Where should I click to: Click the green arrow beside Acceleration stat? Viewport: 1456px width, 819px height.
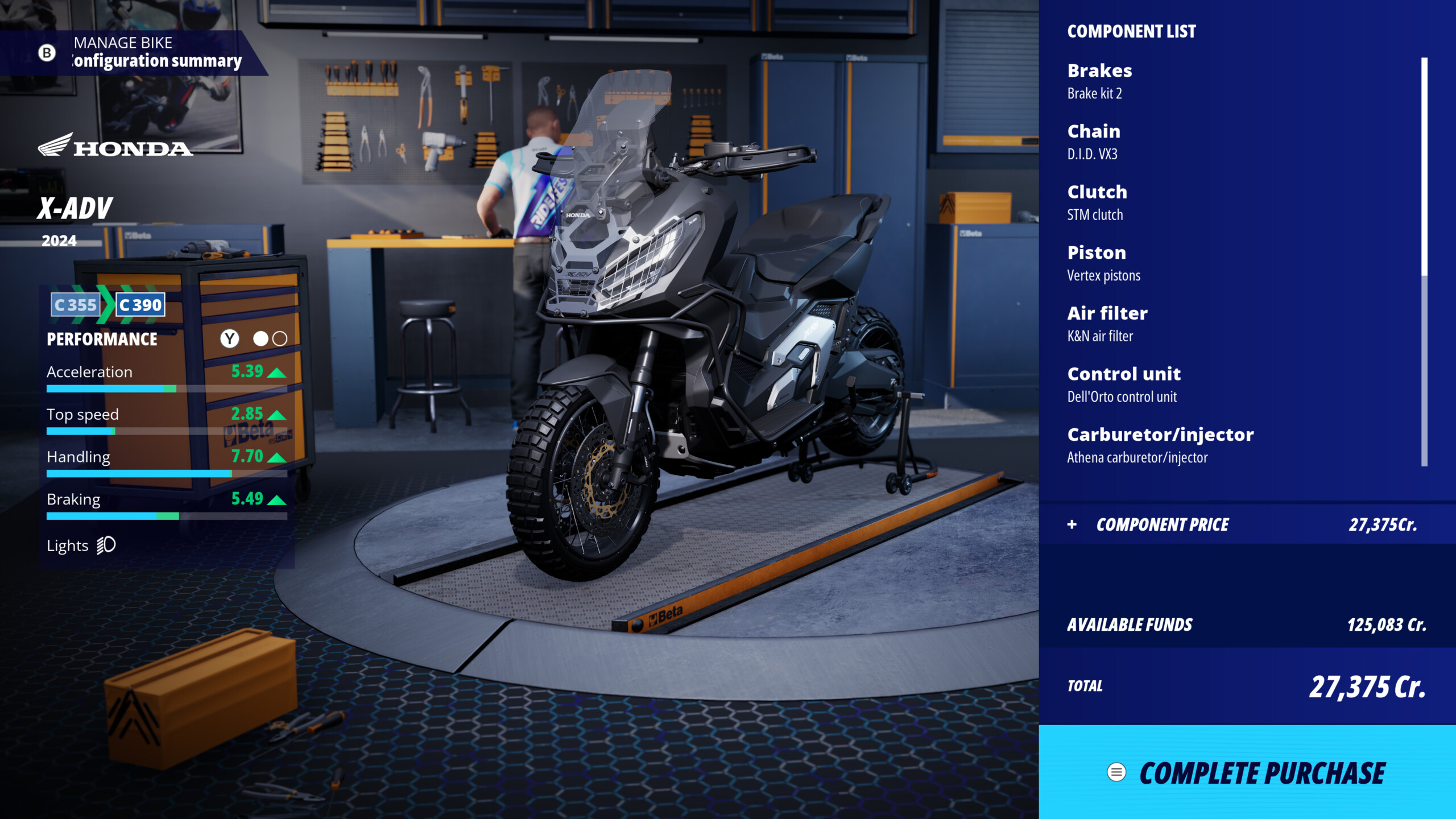pyautogui.click(x=275, y=373)
